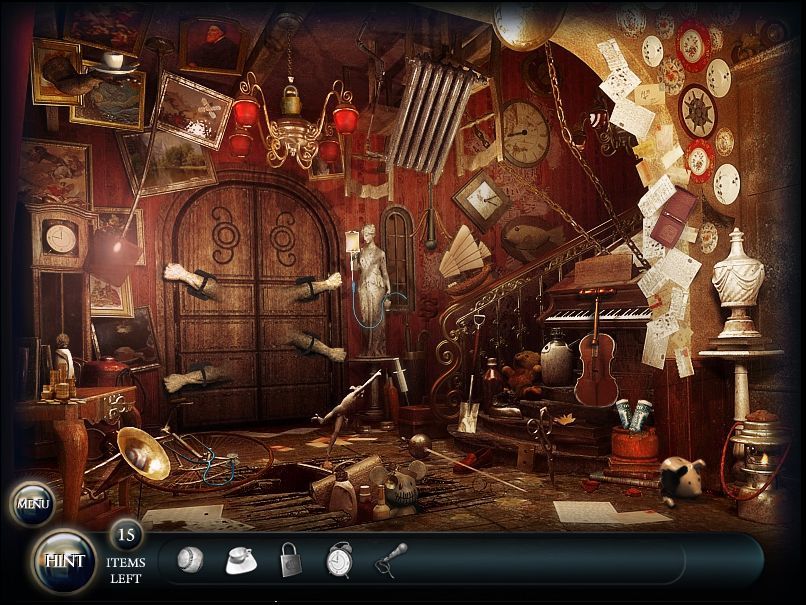Image resolution: width=806 pixels, height=605 pixels.
Task: Choose the teacup icon in the item bar
Action: coord(240,560)
